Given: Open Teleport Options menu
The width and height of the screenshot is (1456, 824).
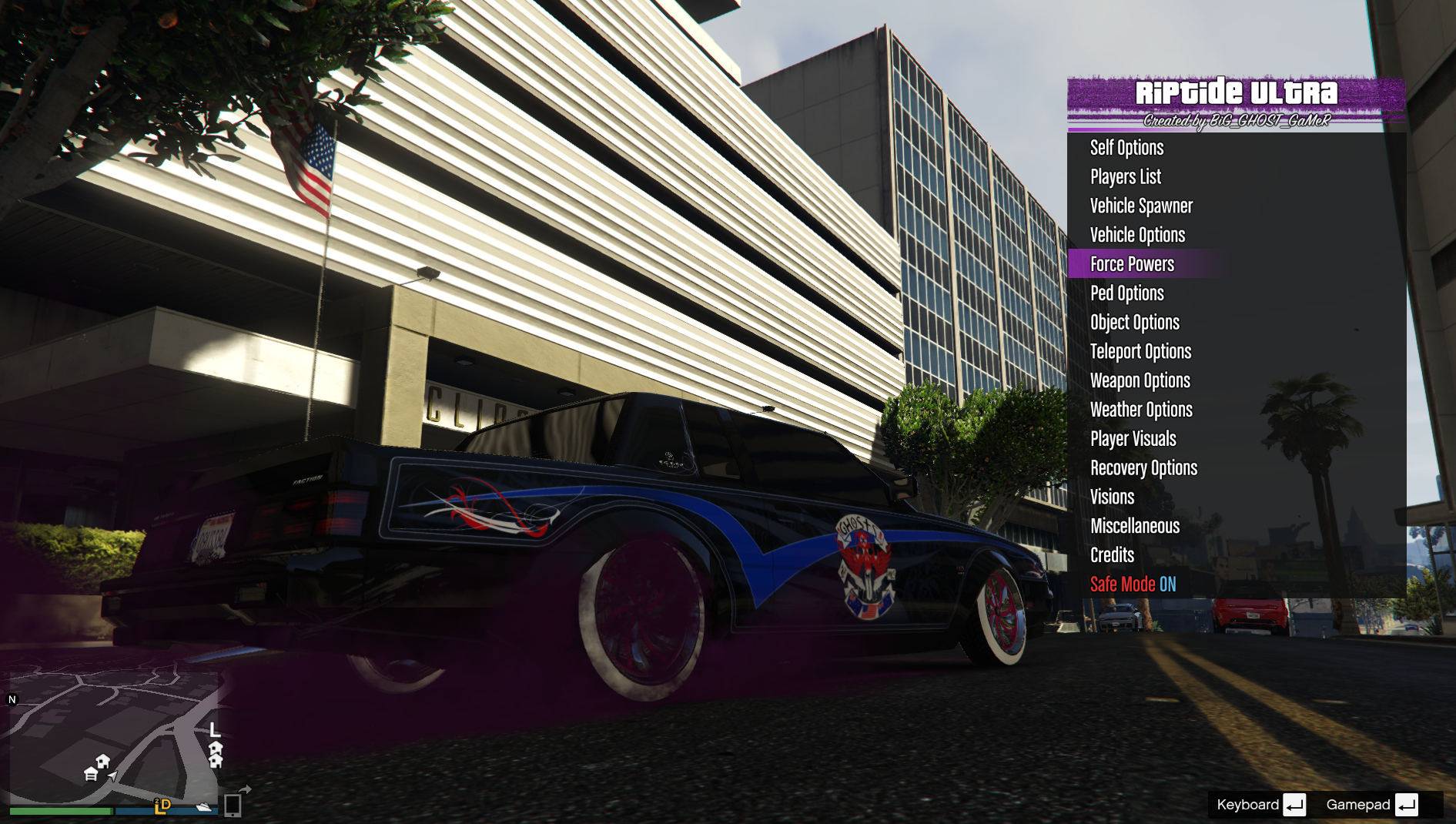Looking at the screenshot, I should tap(1140, 352).
